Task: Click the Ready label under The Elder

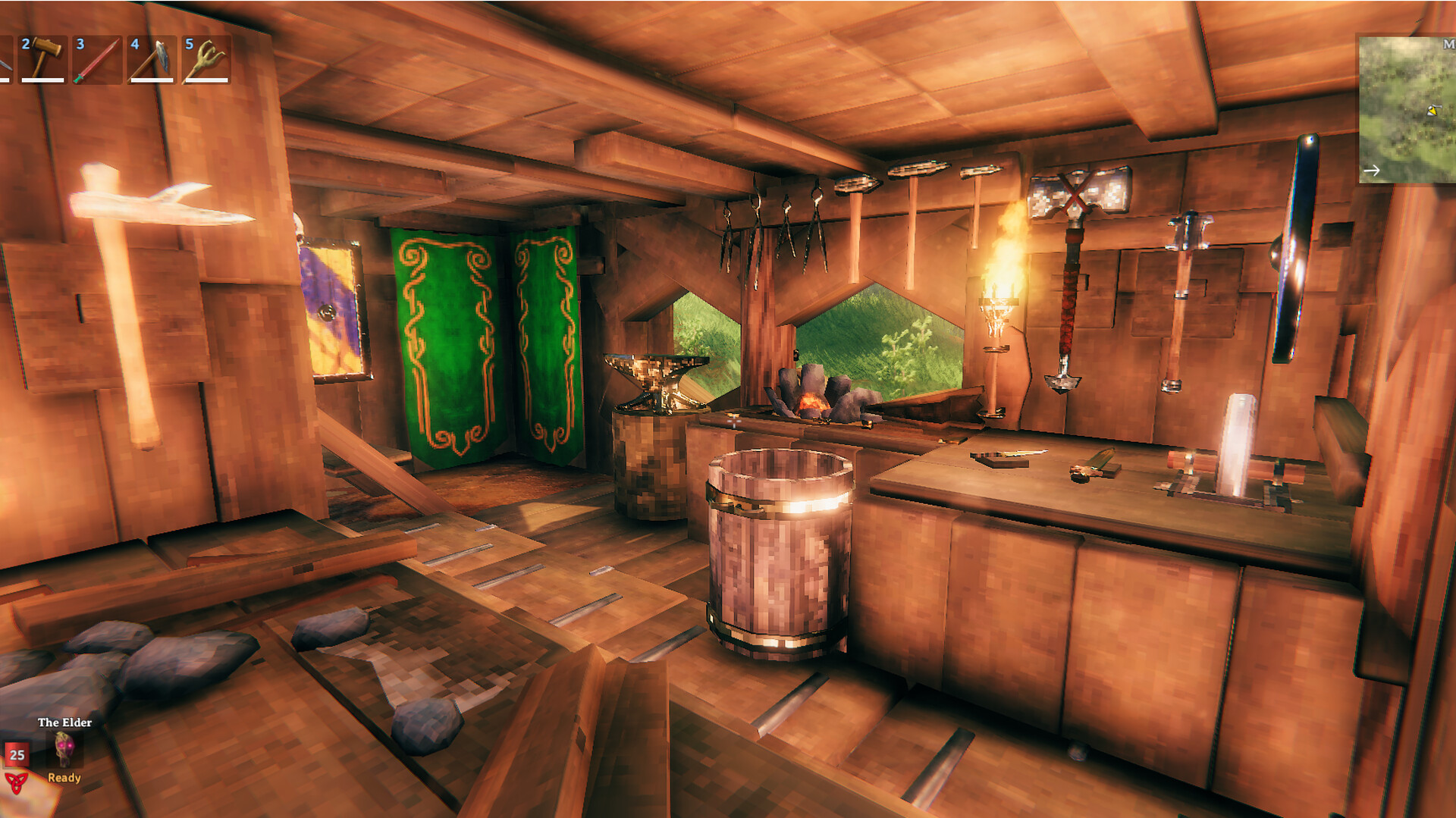Action: [x=64, y=778]
